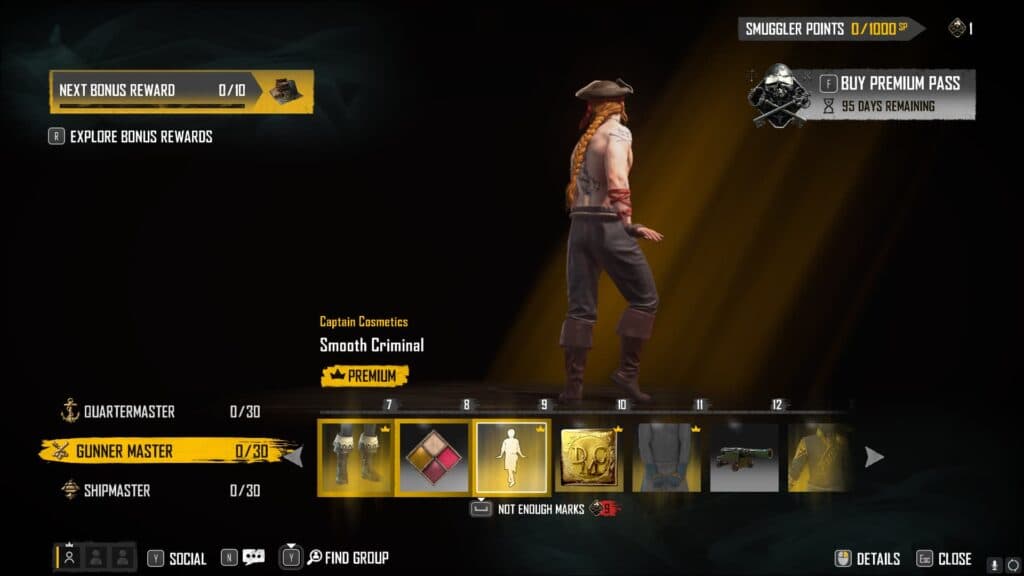Select the grey shirt reward tile
1024x576 pixels.
[x=667, y=457]
